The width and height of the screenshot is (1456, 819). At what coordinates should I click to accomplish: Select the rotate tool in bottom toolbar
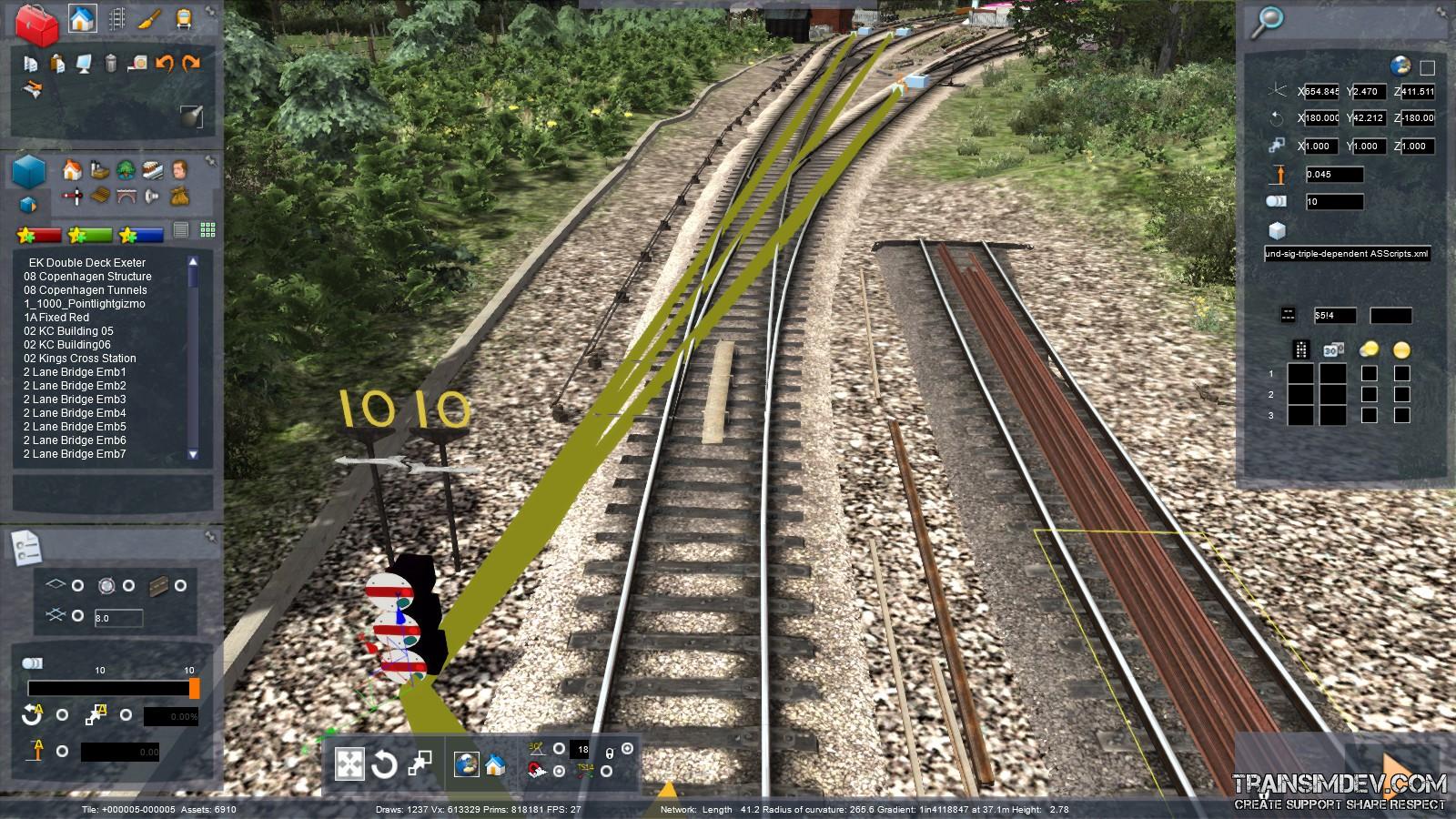tap(384, 764)
